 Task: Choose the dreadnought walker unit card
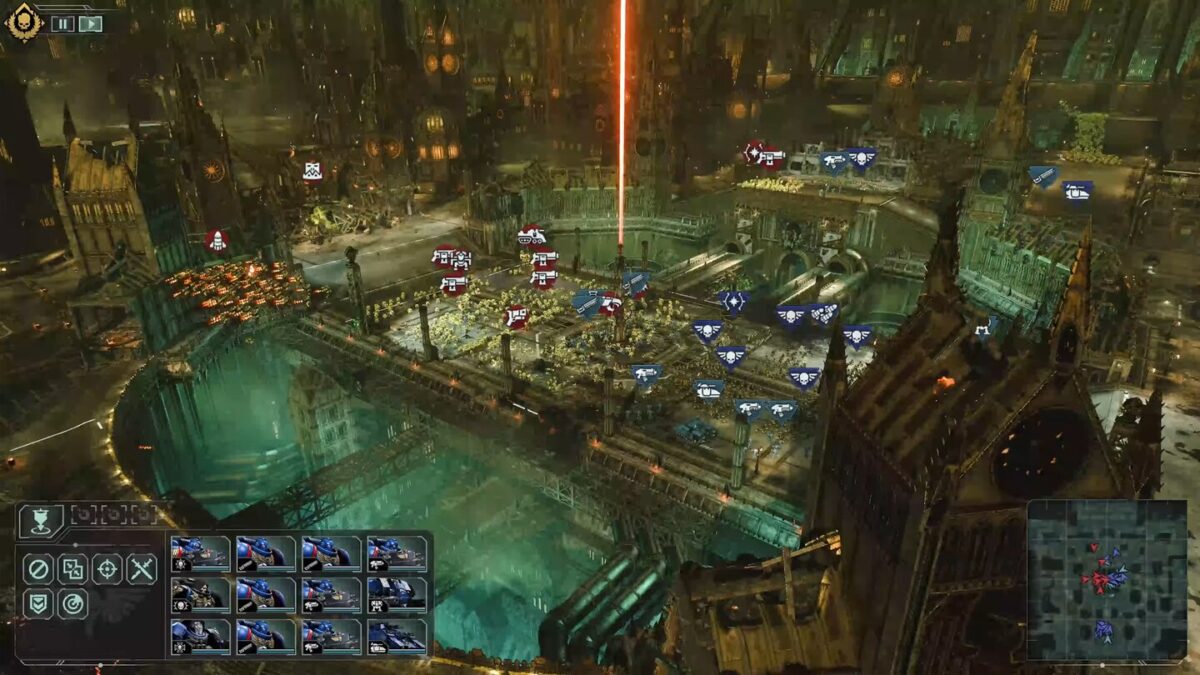[397, 594]
